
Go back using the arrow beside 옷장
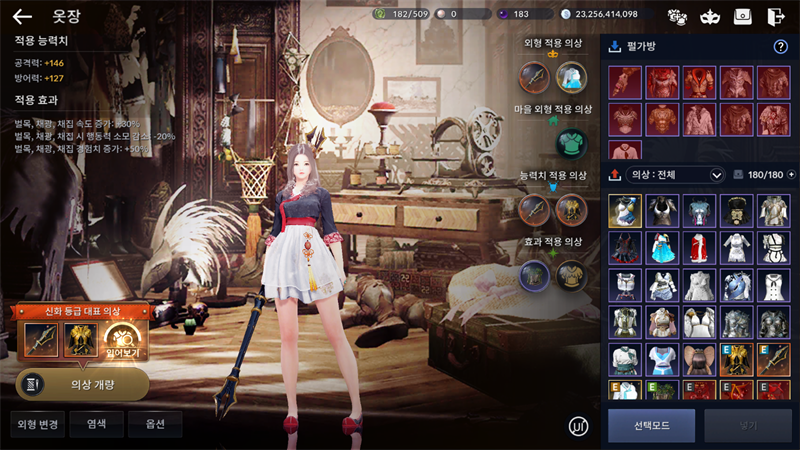point(22,17)
